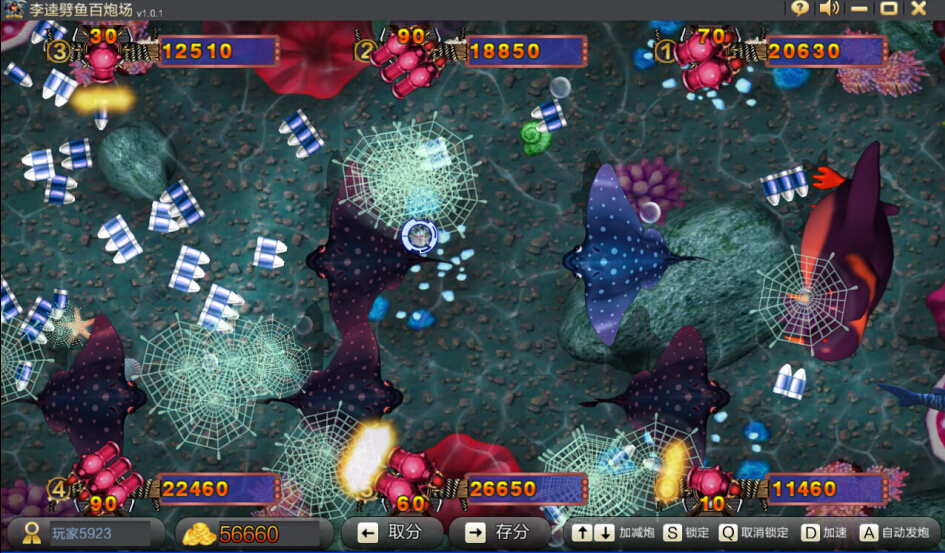Click the 取分 withdraw points button
This screenshot has width=945, height=553.
(x=392, y=533)
